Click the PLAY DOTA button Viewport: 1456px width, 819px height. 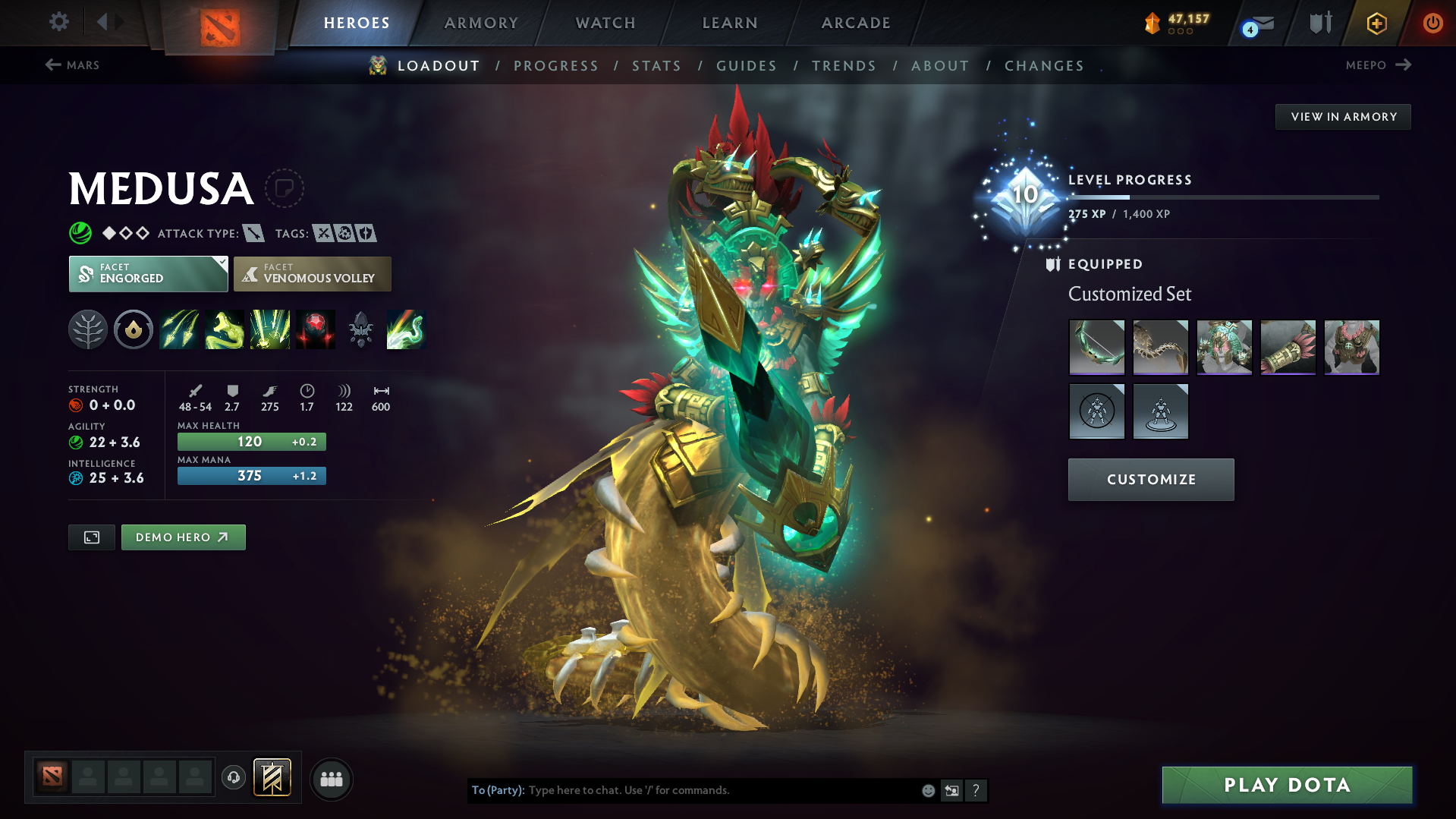pos(1286,785)
